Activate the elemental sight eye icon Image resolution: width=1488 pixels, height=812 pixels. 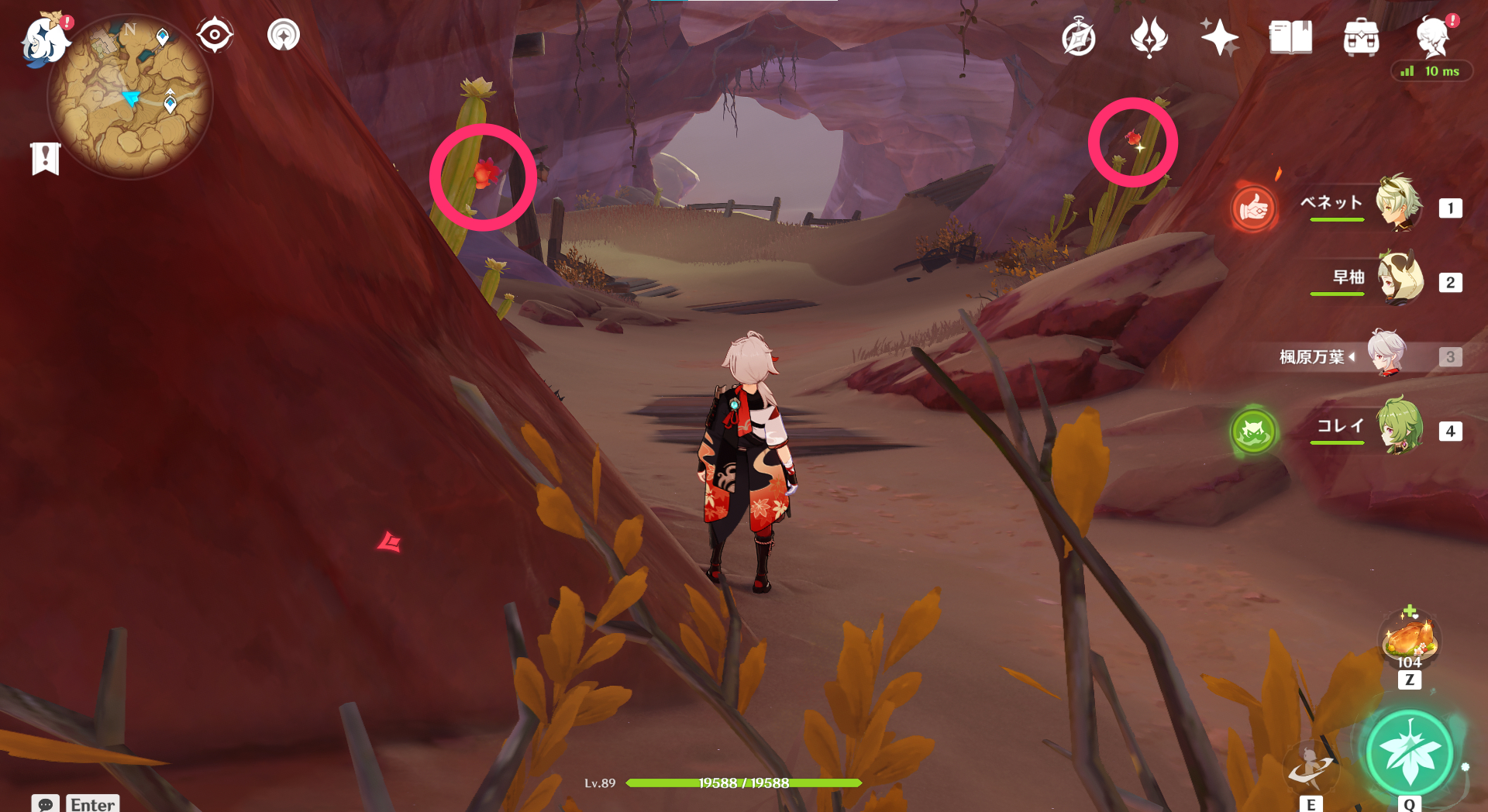click(x=215, y=34)
